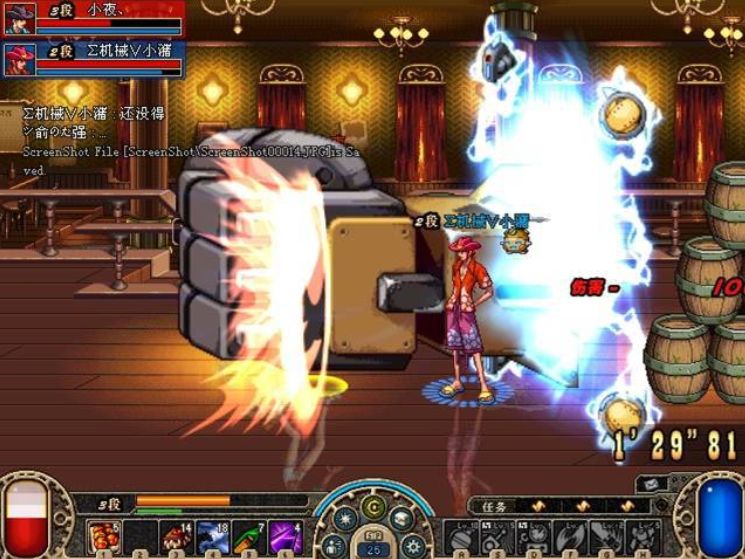The width and height of the screenshot is (745, 559).
Task: Open the mail envelope icon
Action: (650, 483)
